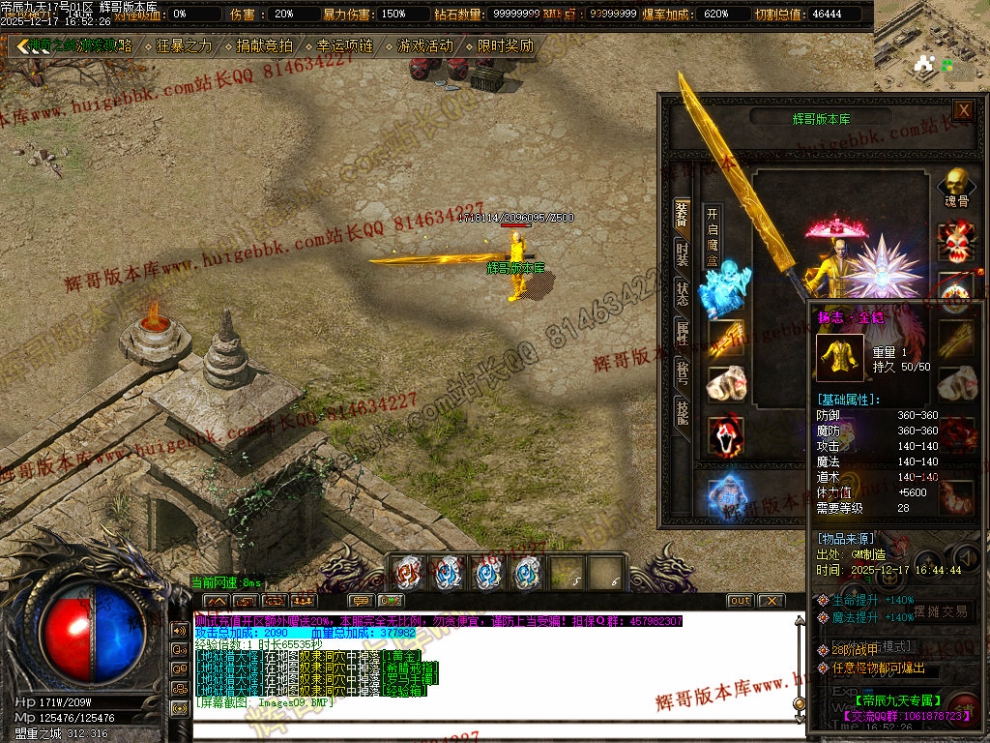This screenshot has width=990, height=743.
Task: Open the 游戏活动 menu
Action: click(424, 46)
